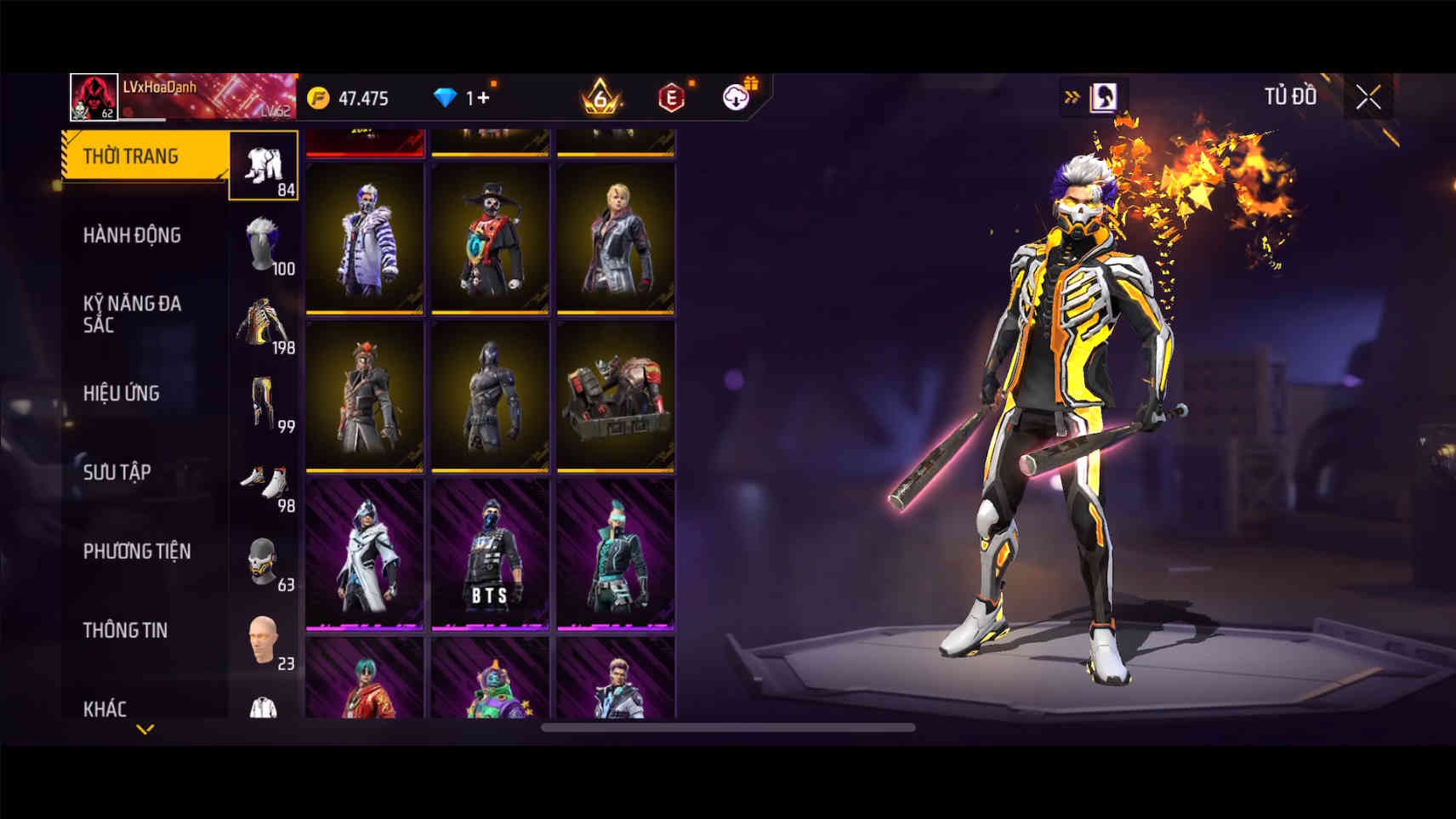Select the mask subcategory icon

pyautogui.click(x=264, y=561)
